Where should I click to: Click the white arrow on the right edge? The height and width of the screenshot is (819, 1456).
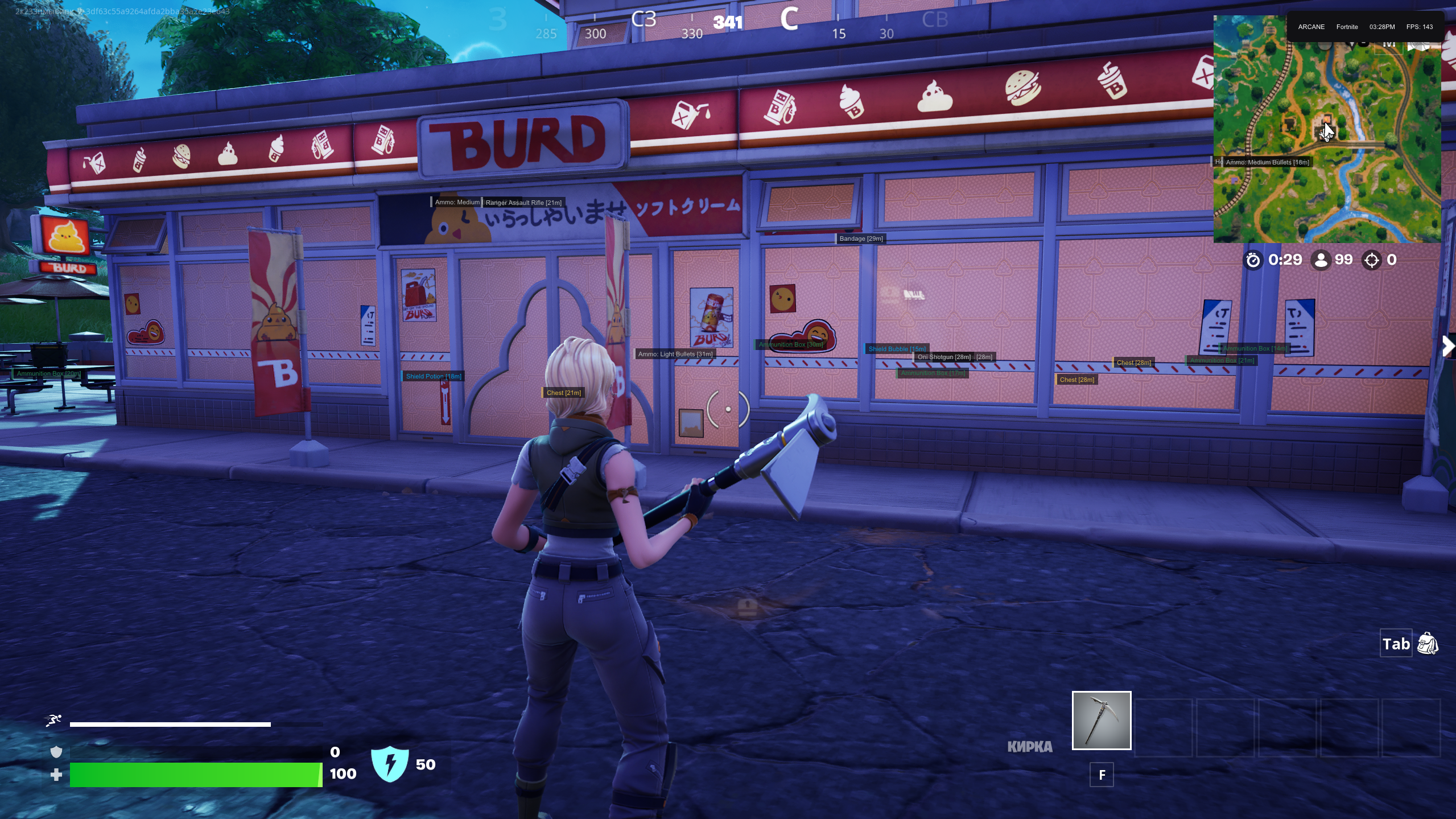coord(1448,345)
